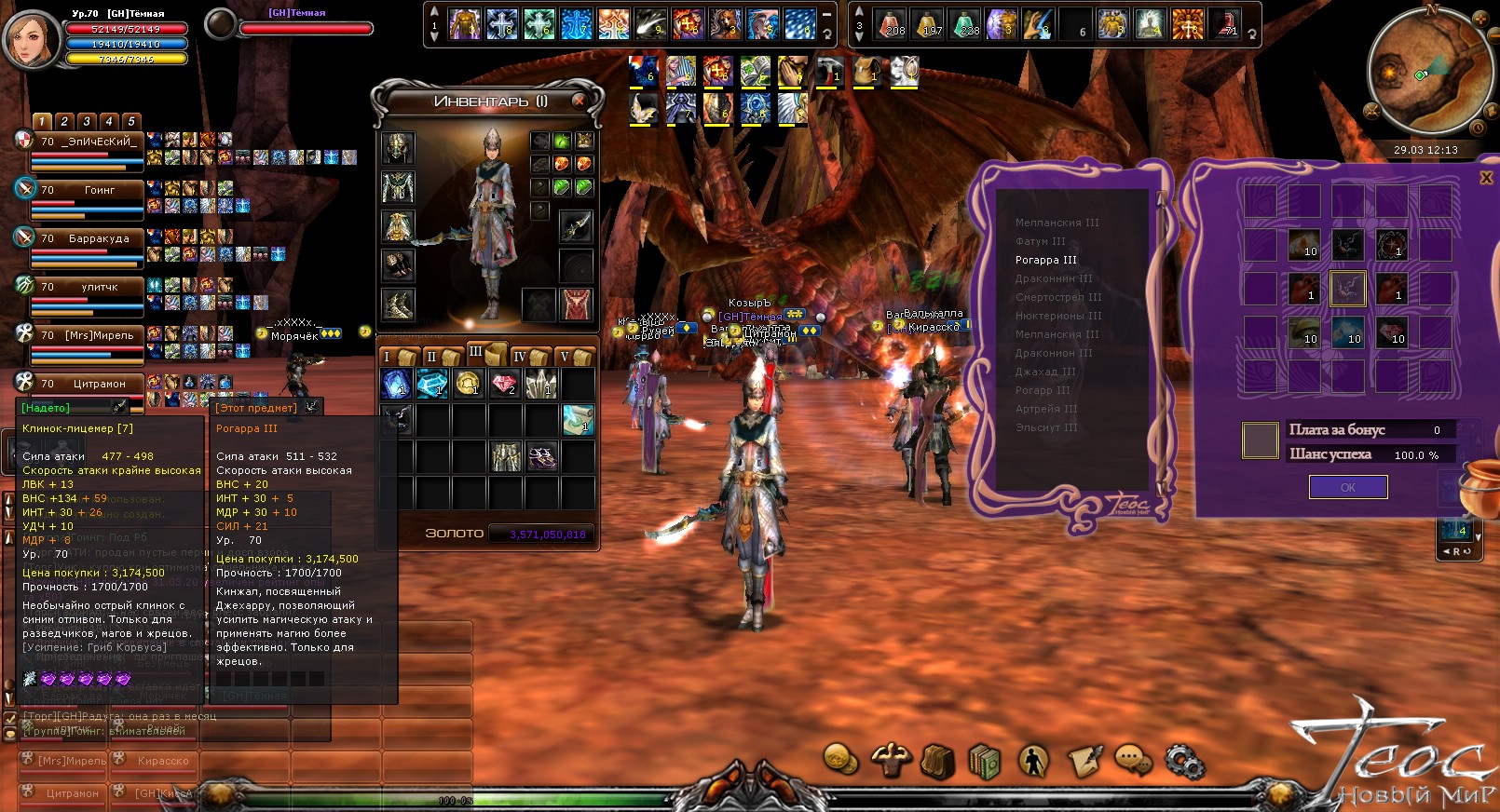
Task: Confirm crafting with the OK button
Action: click(x=1347, y=487)
